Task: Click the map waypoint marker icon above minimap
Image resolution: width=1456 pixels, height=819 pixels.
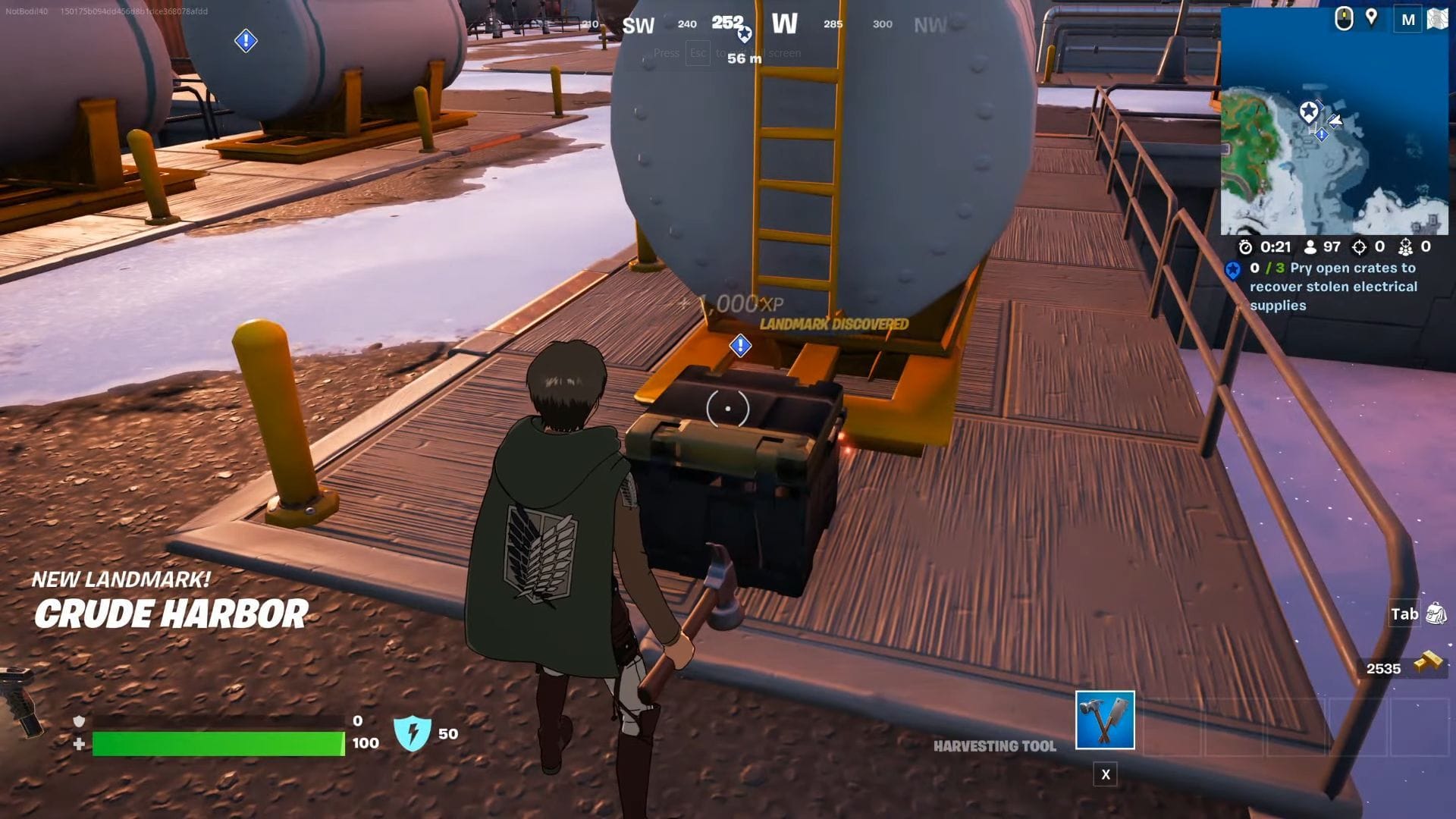Action: click(1372, 17)
